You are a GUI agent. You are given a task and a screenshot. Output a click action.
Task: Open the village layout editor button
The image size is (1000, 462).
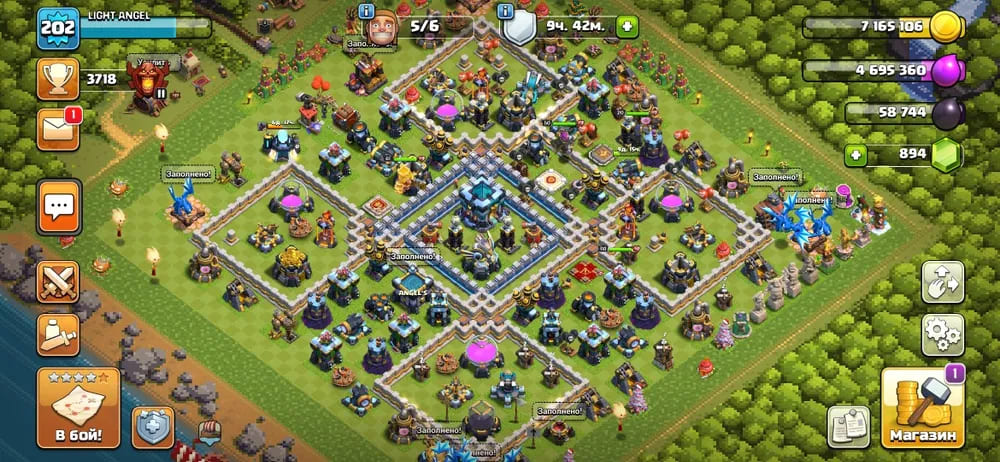tap(942, 282)
